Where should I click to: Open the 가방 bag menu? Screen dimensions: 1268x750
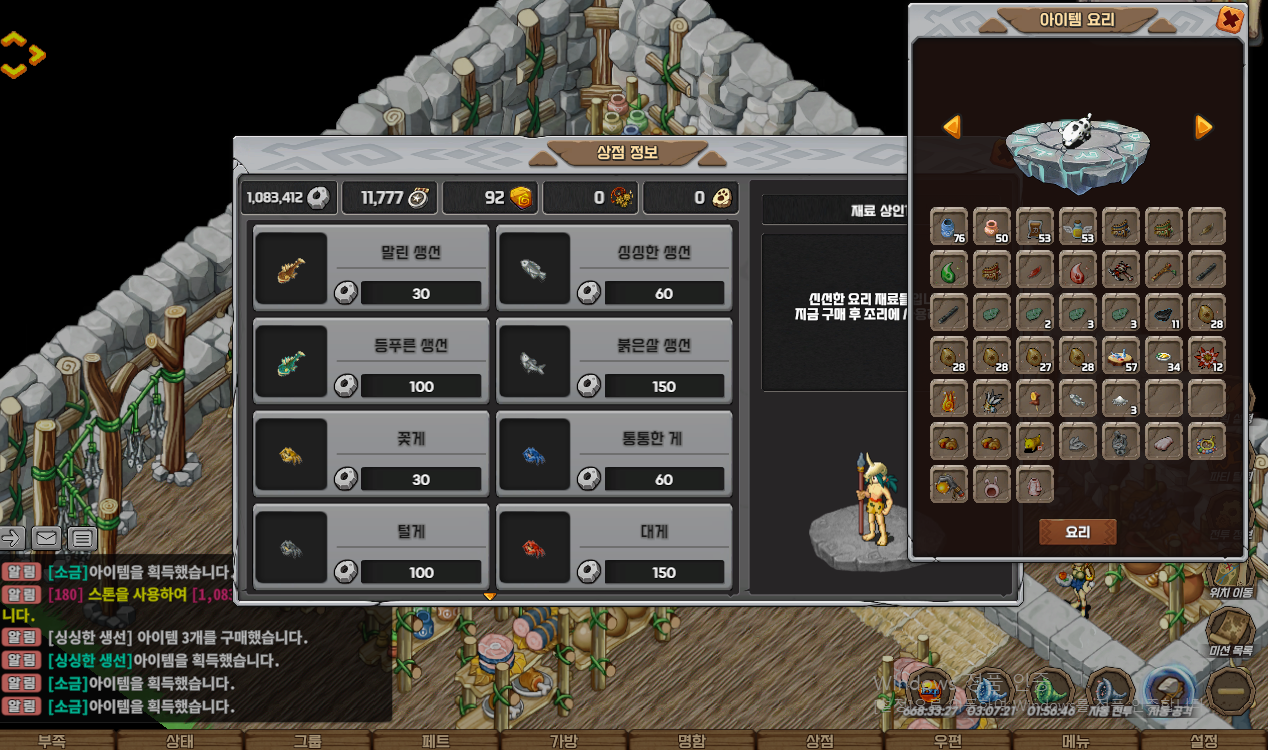[563, 741]
